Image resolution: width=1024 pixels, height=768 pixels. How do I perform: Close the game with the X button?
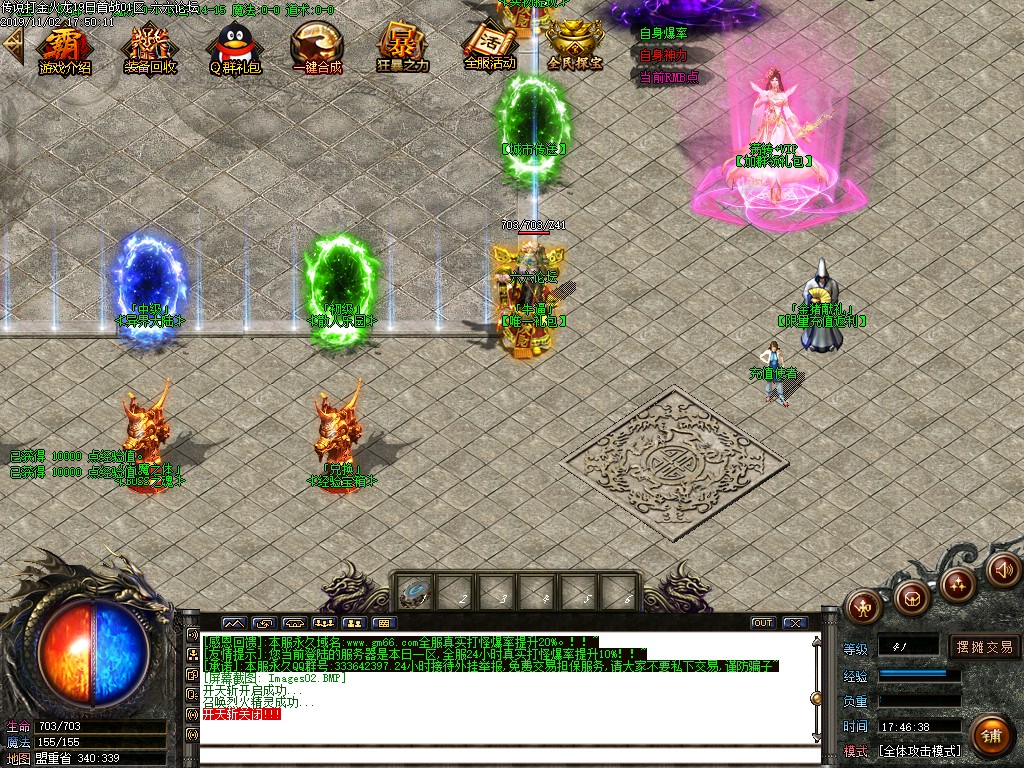794,623
